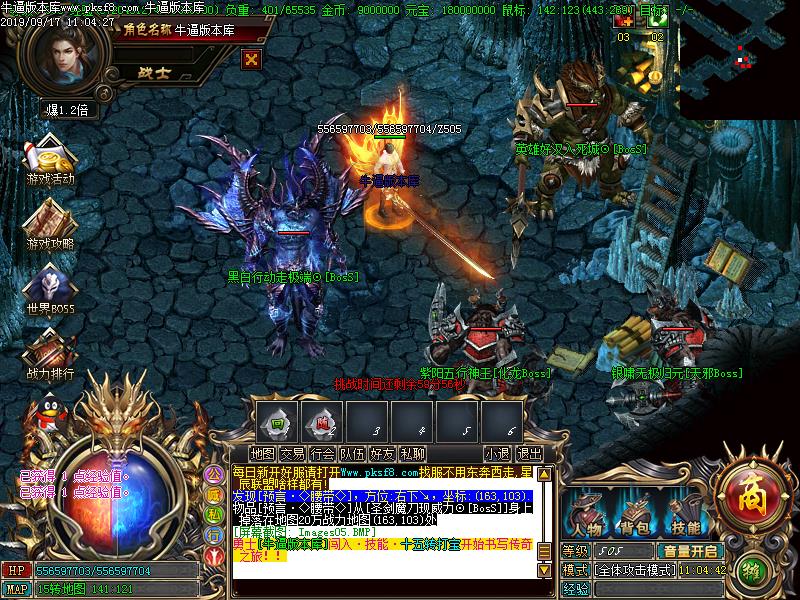The image size is (800, 600).
Task: Open the 行会 guild button
Action: pos(323,454)
